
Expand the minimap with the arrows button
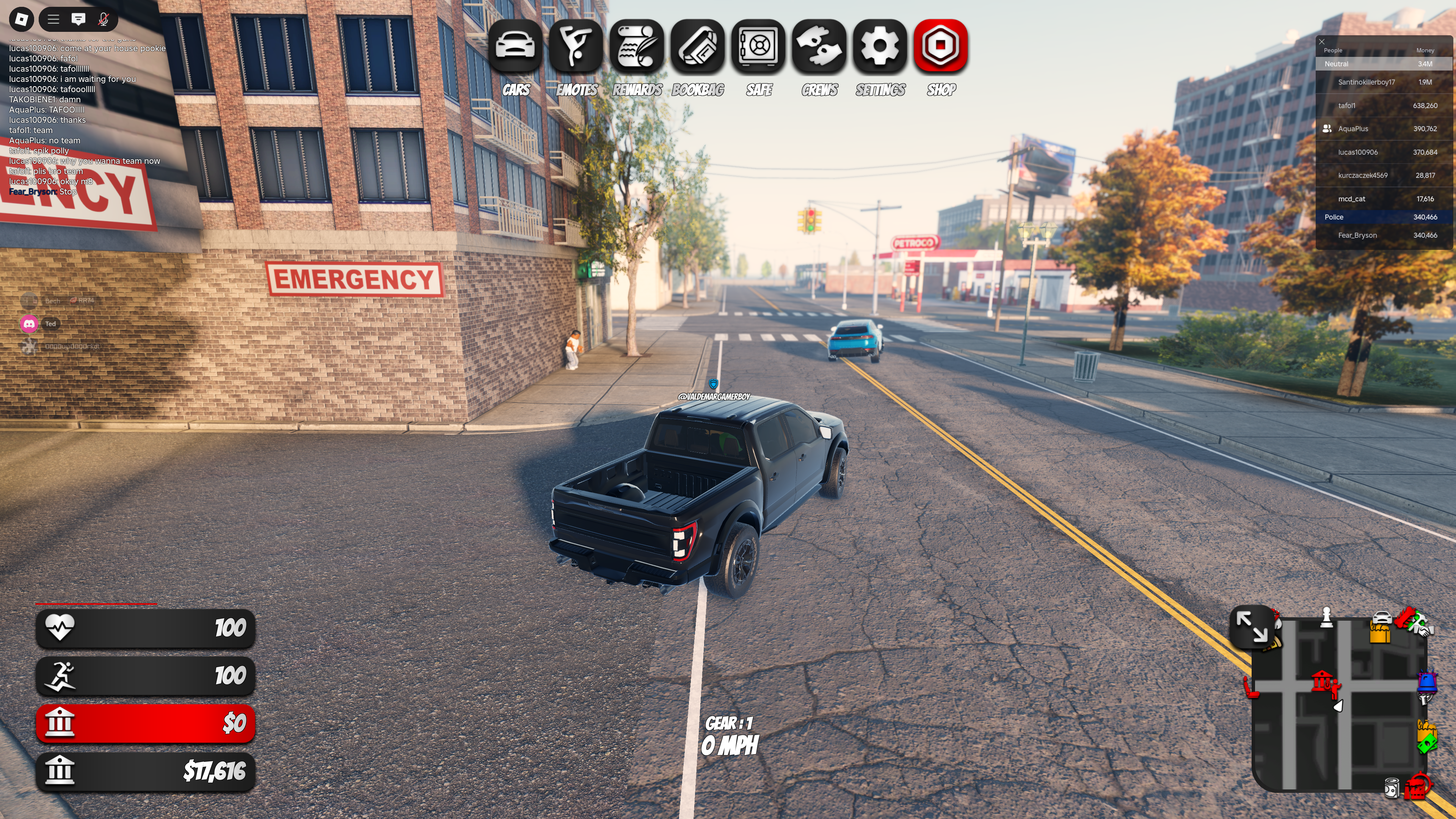1251,626
